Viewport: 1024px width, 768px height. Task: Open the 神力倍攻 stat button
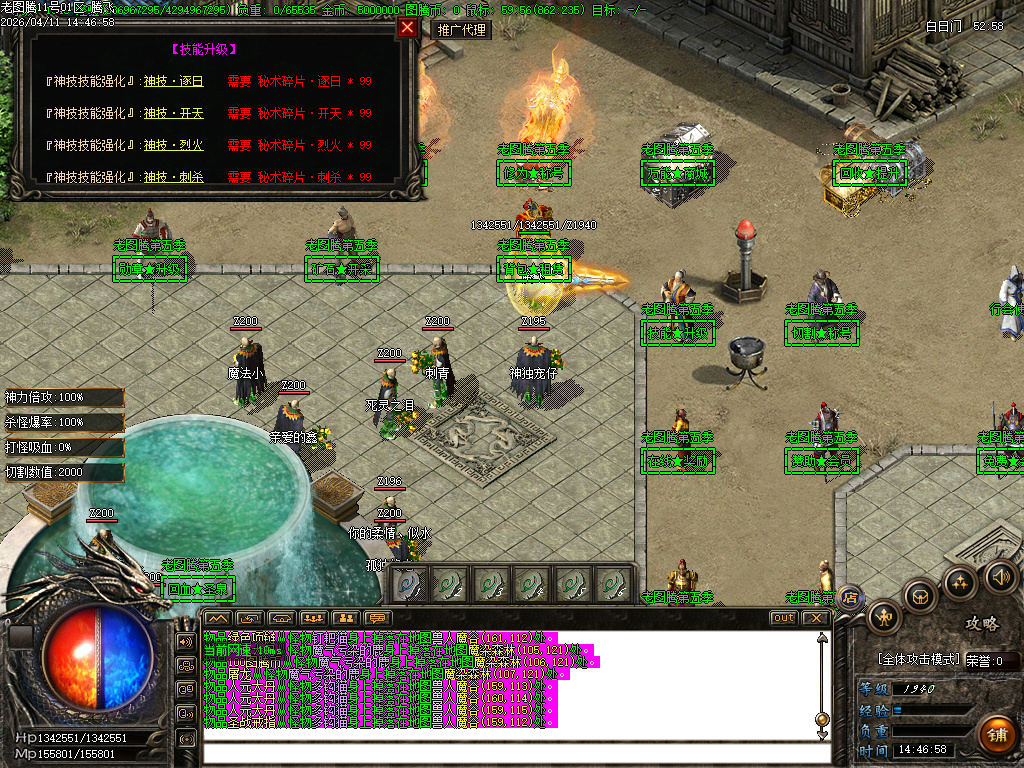63,397
